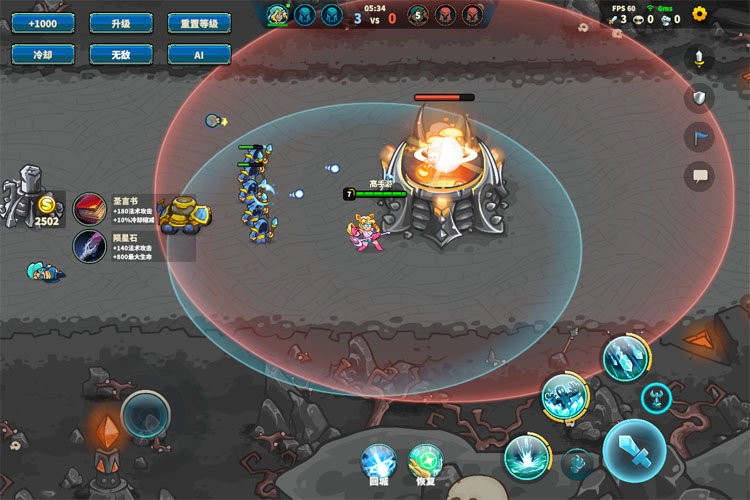Tap the shield defend signal icon
750x500 pixels.
699,97
